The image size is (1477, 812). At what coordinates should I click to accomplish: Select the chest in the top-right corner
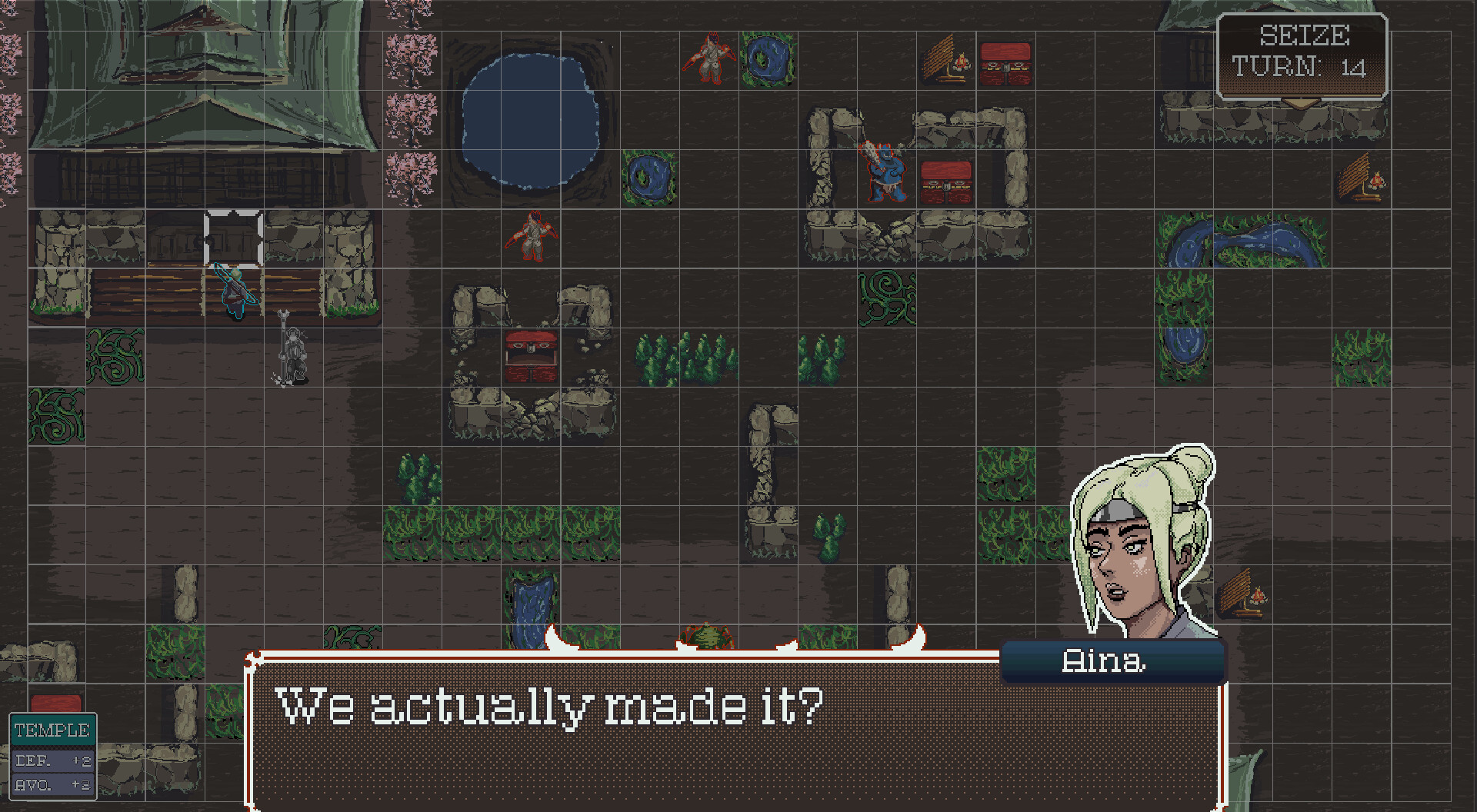click(1005, 65)
